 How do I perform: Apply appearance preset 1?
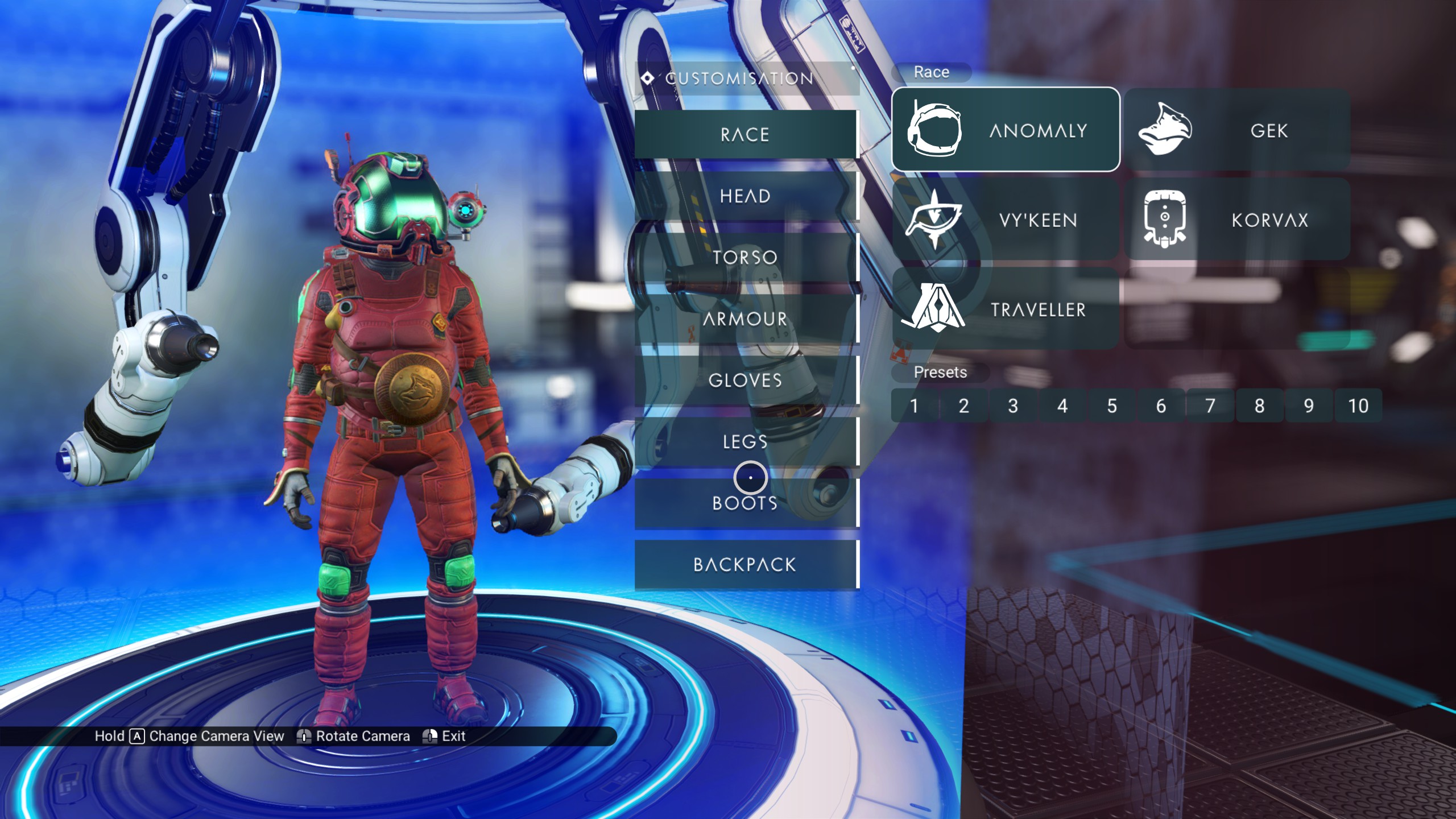click(x=914, y=406)
